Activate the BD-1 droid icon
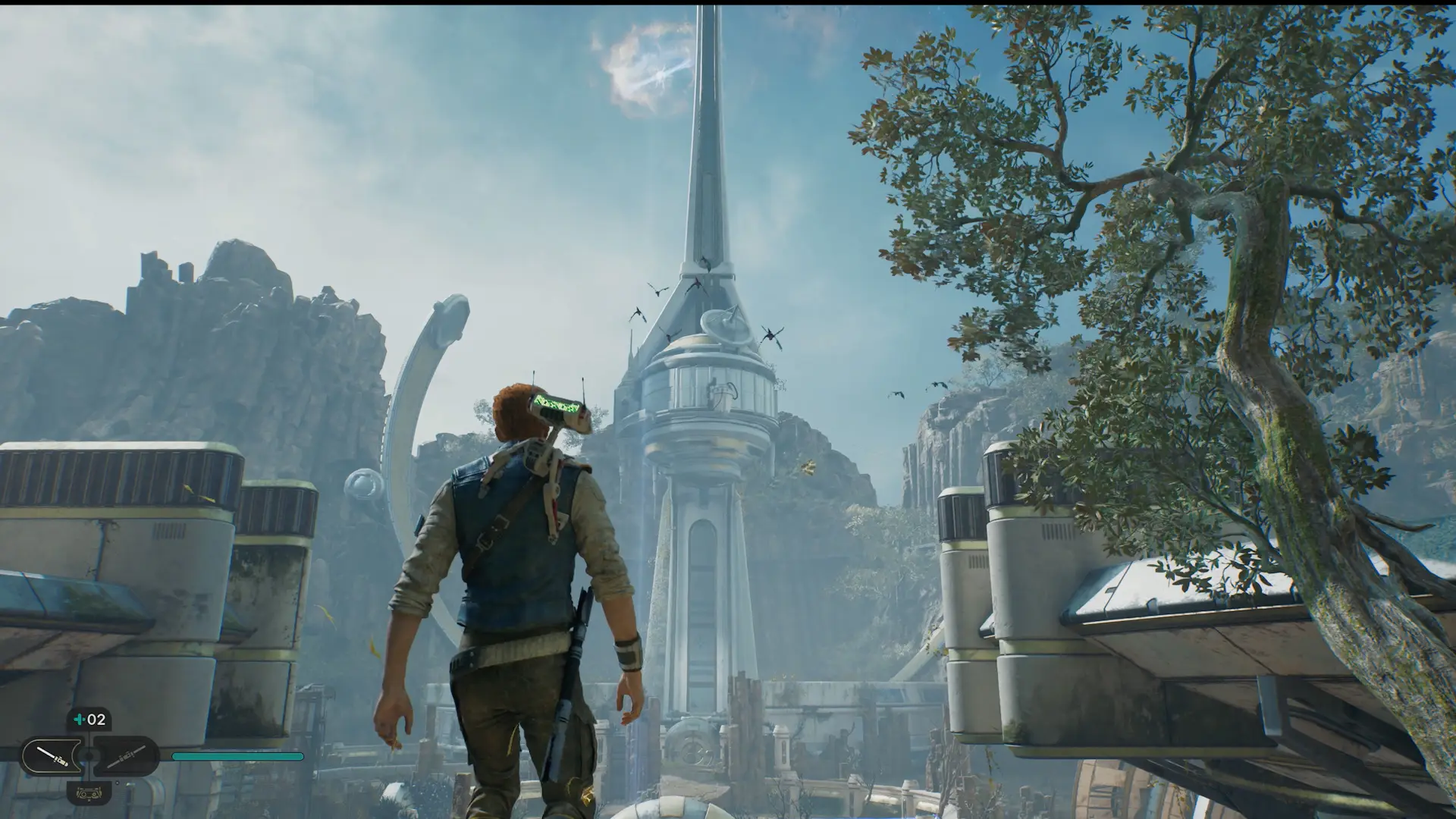This screenshot has width=1456, height=819. click(x=88, y=792)
